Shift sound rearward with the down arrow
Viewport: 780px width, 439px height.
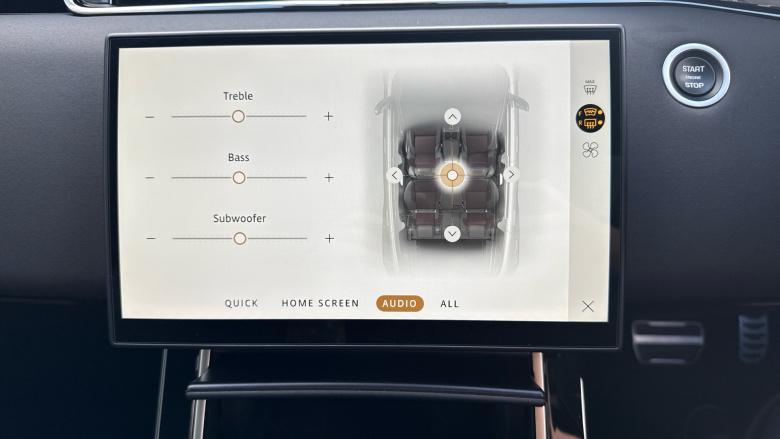pyautogui.click(x=452, y=234)
